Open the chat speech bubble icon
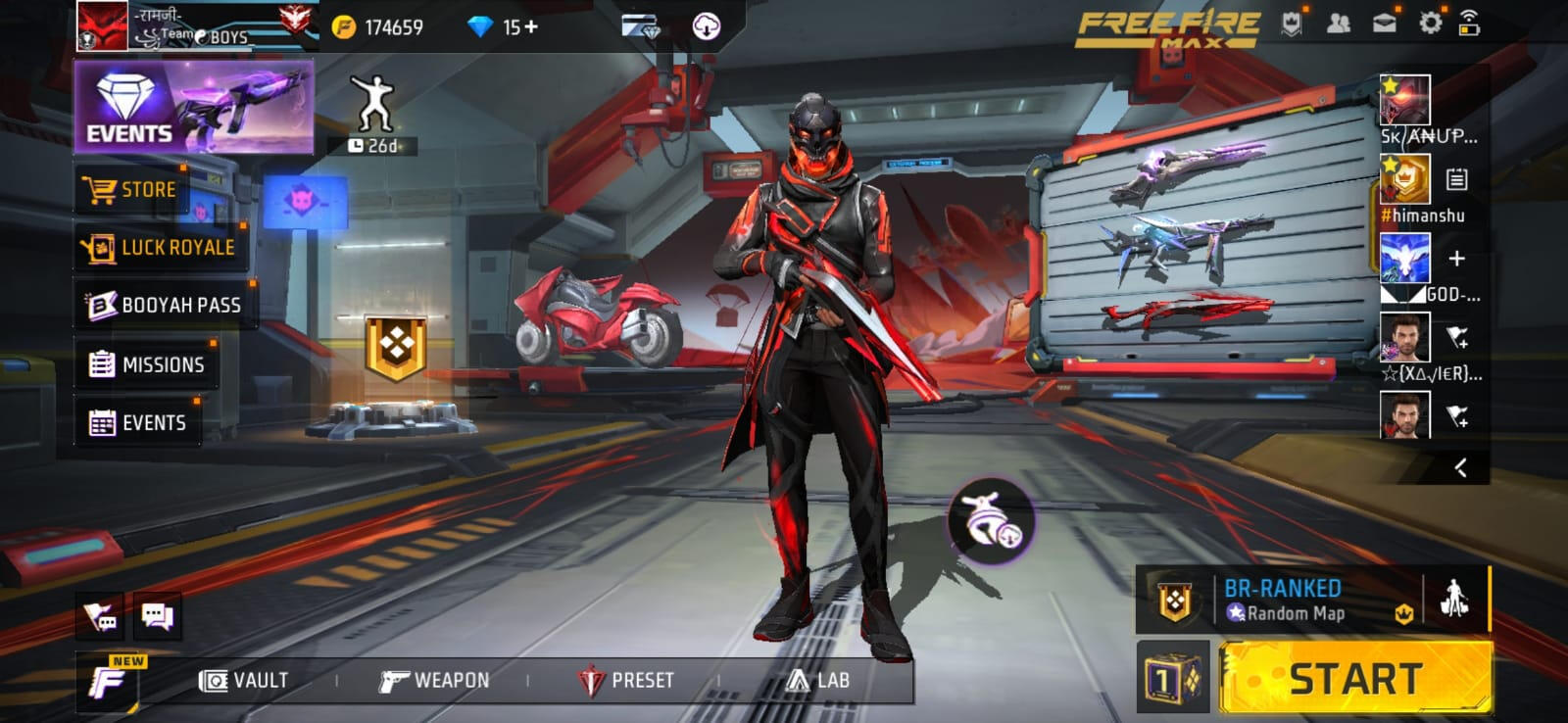This screenshot has width=1568, height=723. pos(157,615)
